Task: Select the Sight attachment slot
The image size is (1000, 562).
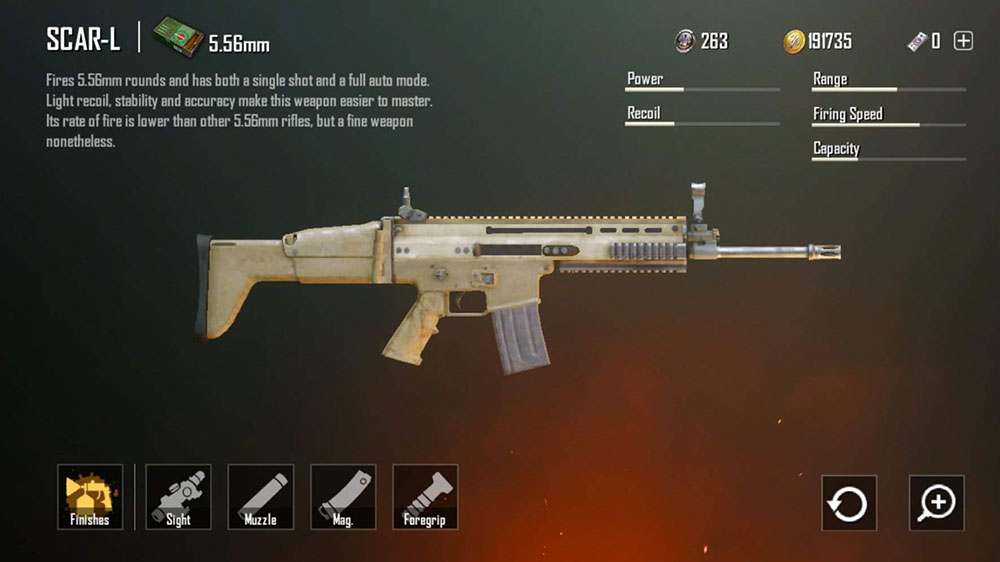Action: pos(178,497)
